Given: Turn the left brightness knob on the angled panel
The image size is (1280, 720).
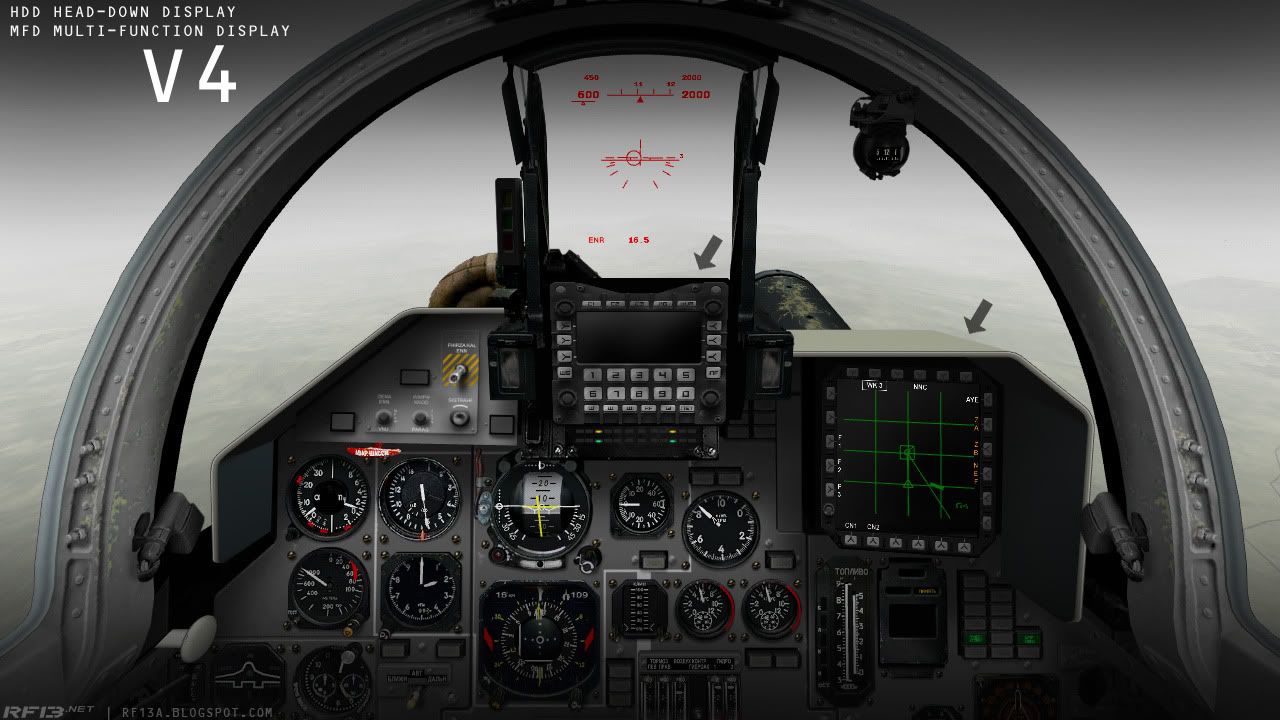Looking at the screenshot, I should coord(383,419).
